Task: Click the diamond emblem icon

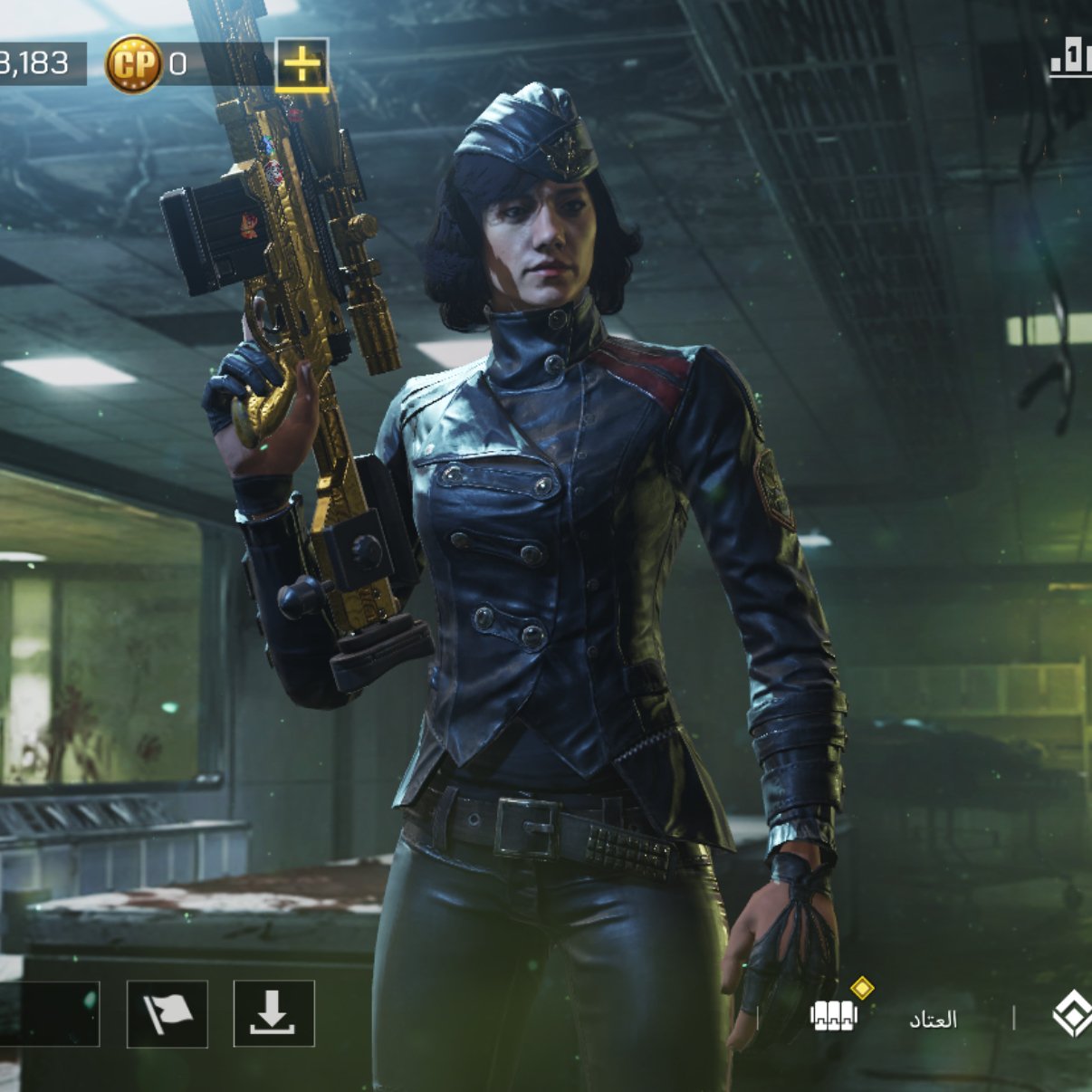Action: [1072, 1015]
